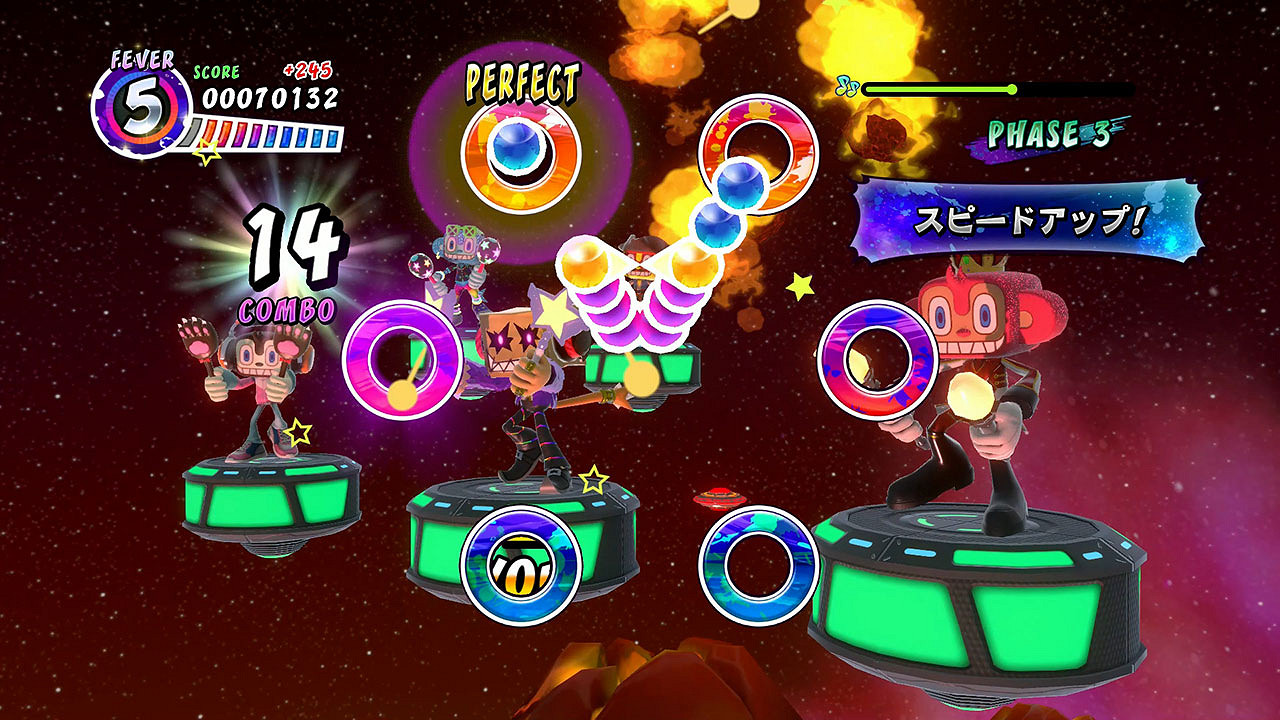This screenshot has width=1280, height=720.
Task: Click the PERFECT judgment text
Action: click(522, 83)
